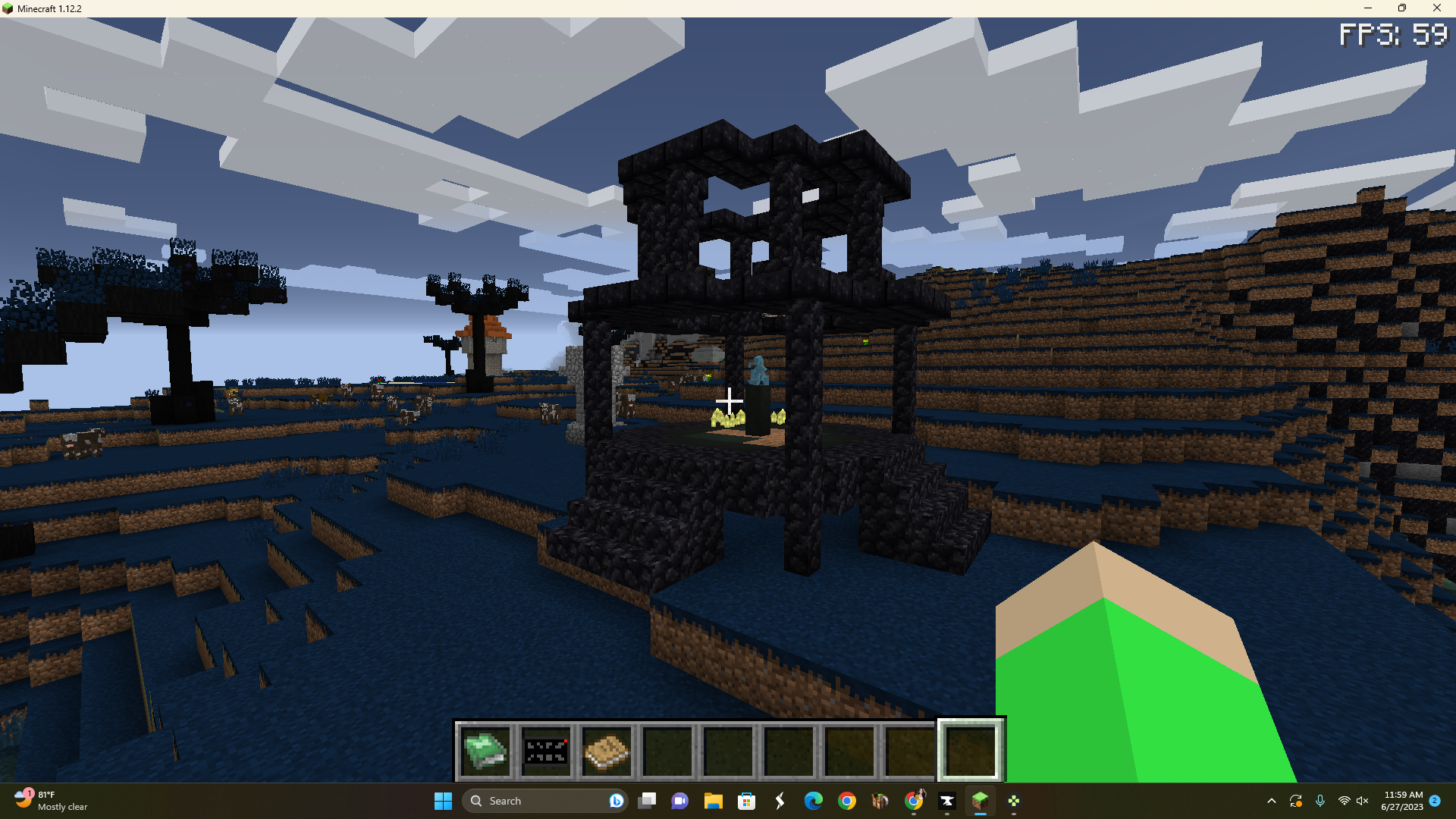Screen dimensions: 1456x819
Task: Open Wi-Fi settings from the system tray
Action: [1343, 801]
